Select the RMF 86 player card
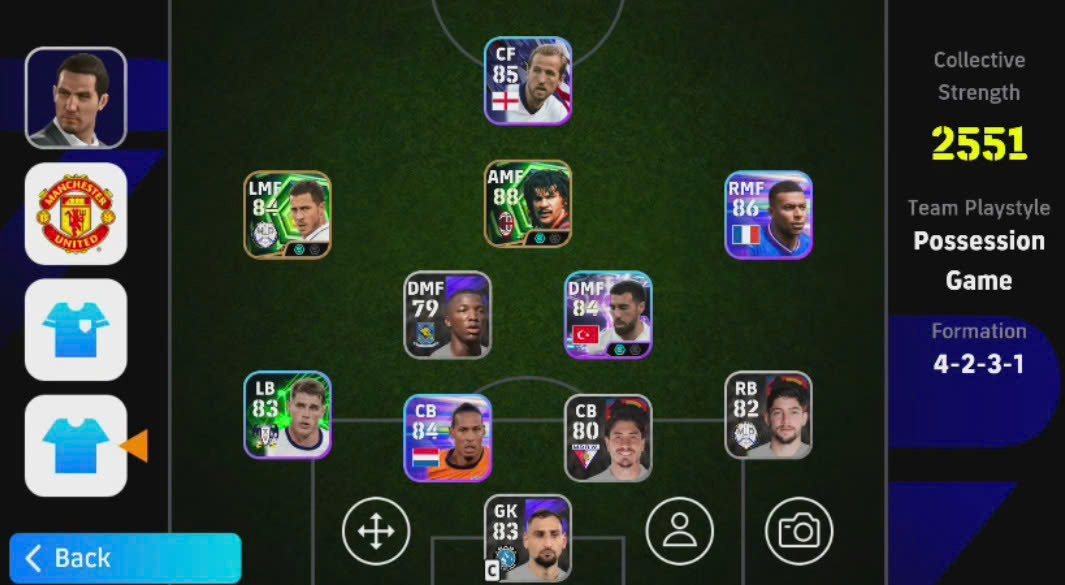Image resolution: width=1065 pixels, height=585 pixels. click(768, 215)
